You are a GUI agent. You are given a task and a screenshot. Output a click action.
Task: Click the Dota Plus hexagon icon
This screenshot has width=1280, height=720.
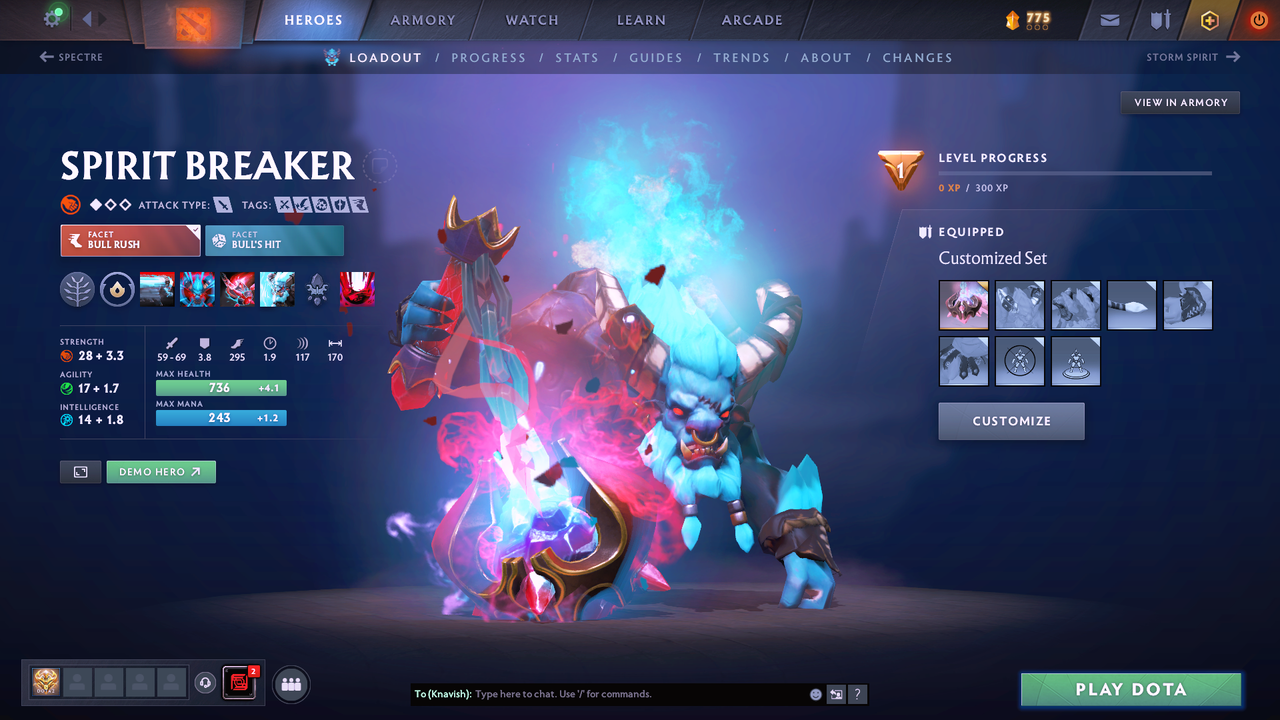[1209, 20]
